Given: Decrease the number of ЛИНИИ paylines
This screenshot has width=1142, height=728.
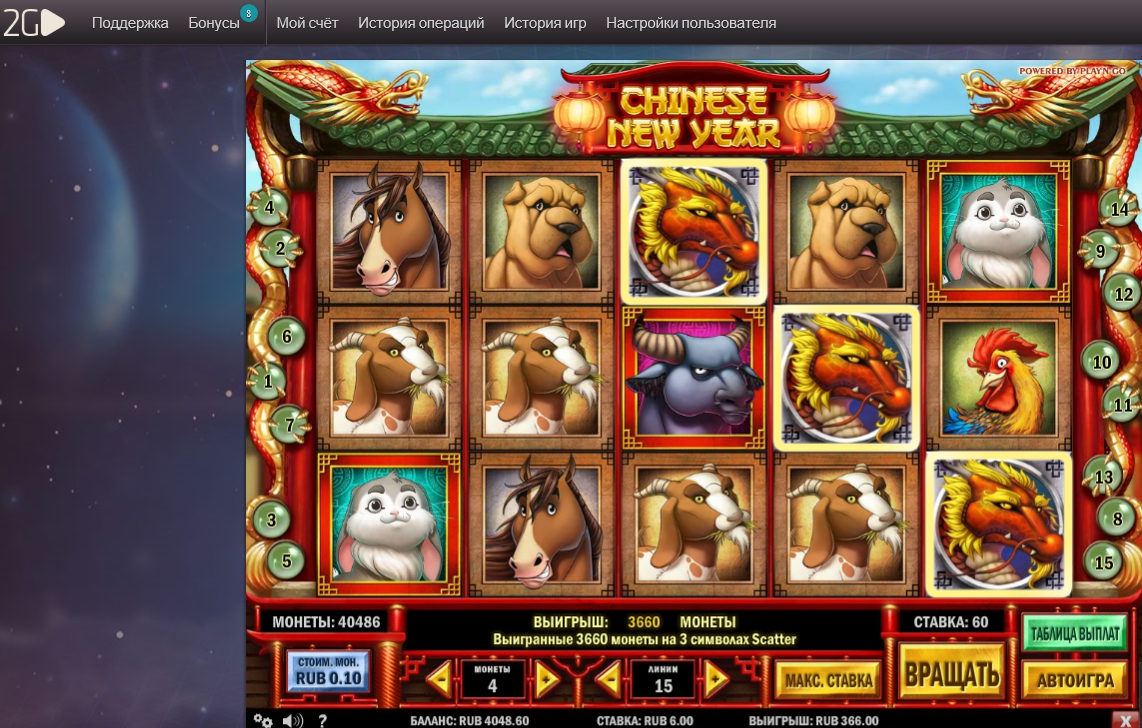Looking at the screenshot, I should [x=608, y=679].
